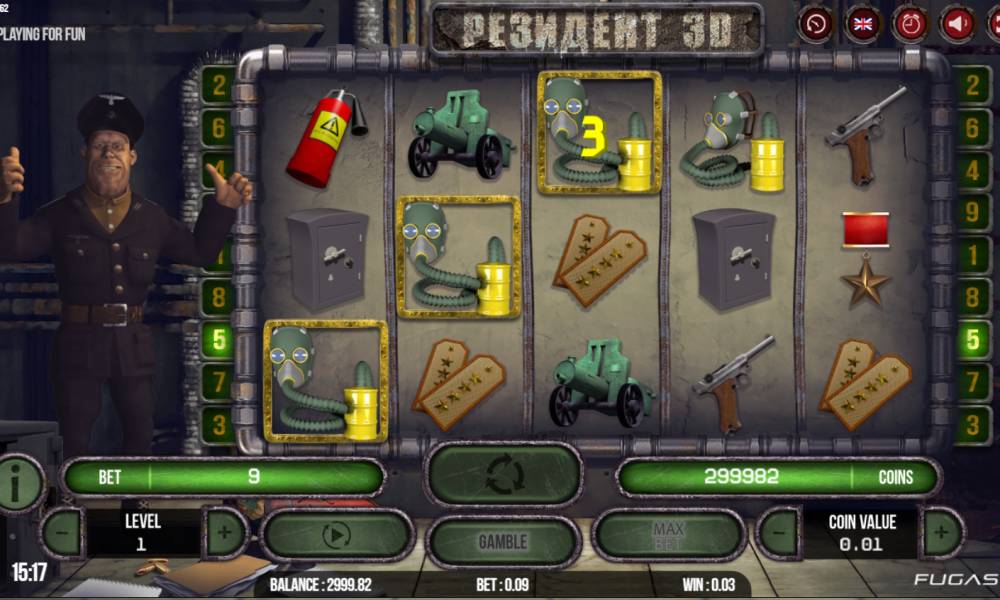Click the speed gauge icon

(816, 24)
